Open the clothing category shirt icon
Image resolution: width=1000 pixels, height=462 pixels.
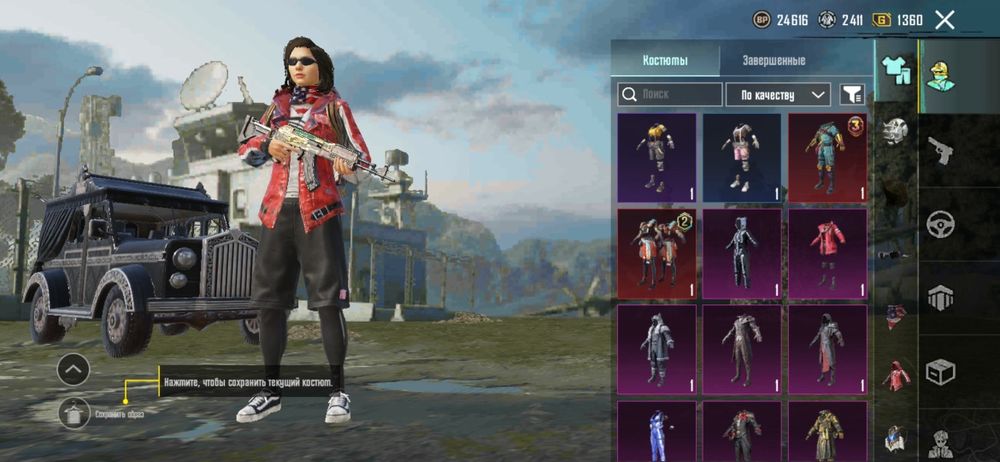(x=896, y=70)
